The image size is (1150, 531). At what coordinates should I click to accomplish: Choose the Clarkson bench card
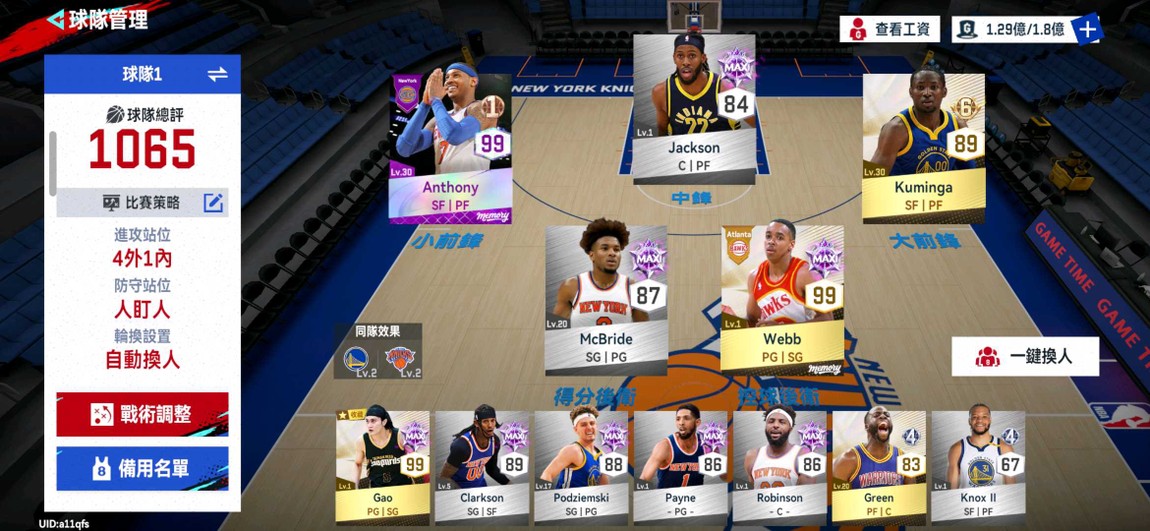pyautogui.click(x=481, y=466)
